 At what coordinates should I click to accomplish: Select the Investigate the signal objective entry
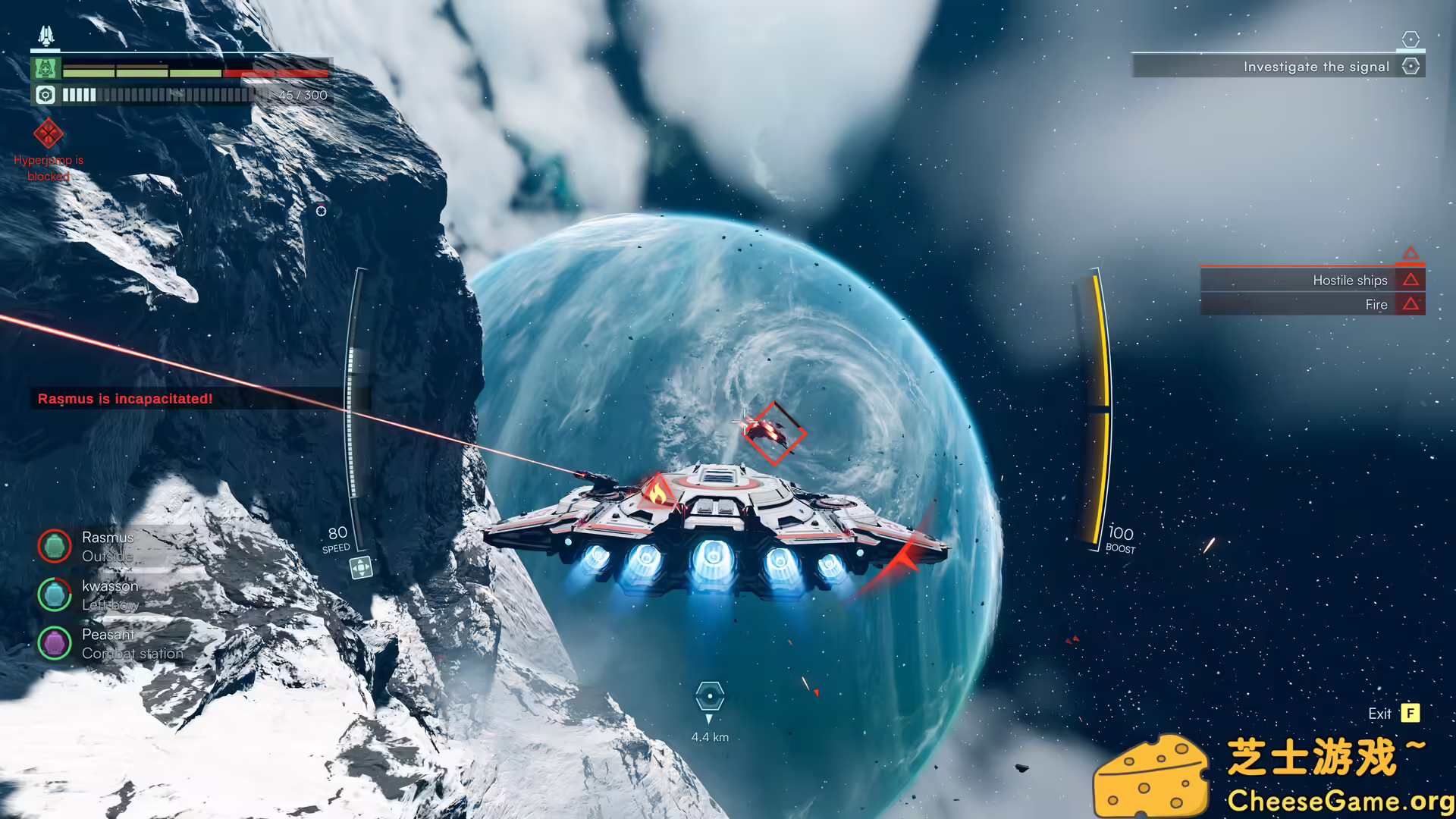pos(1316,67)
